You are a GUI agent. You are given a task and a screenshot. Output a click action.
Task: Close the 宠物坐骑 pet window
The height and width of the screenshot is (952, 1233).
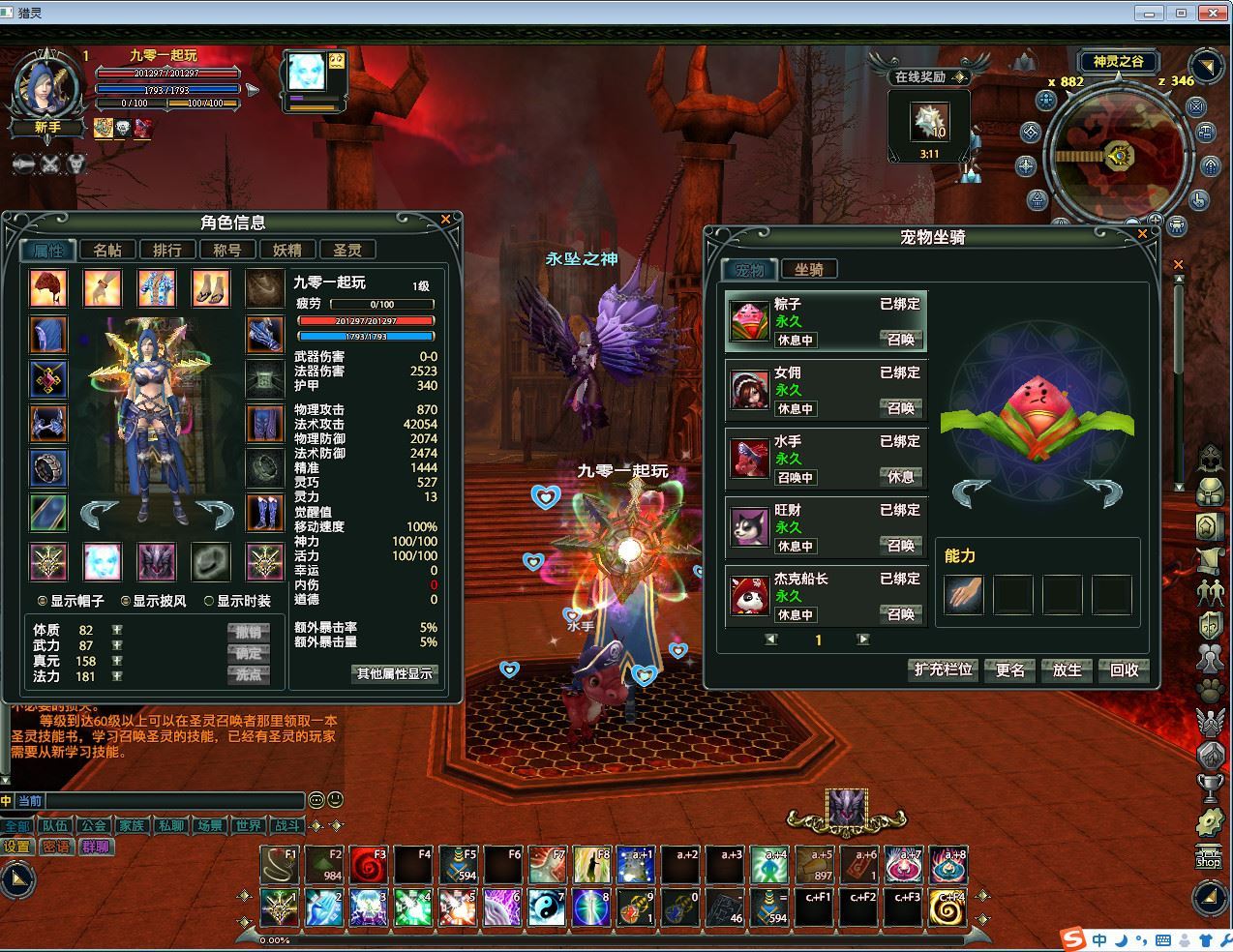[1142, 234]
